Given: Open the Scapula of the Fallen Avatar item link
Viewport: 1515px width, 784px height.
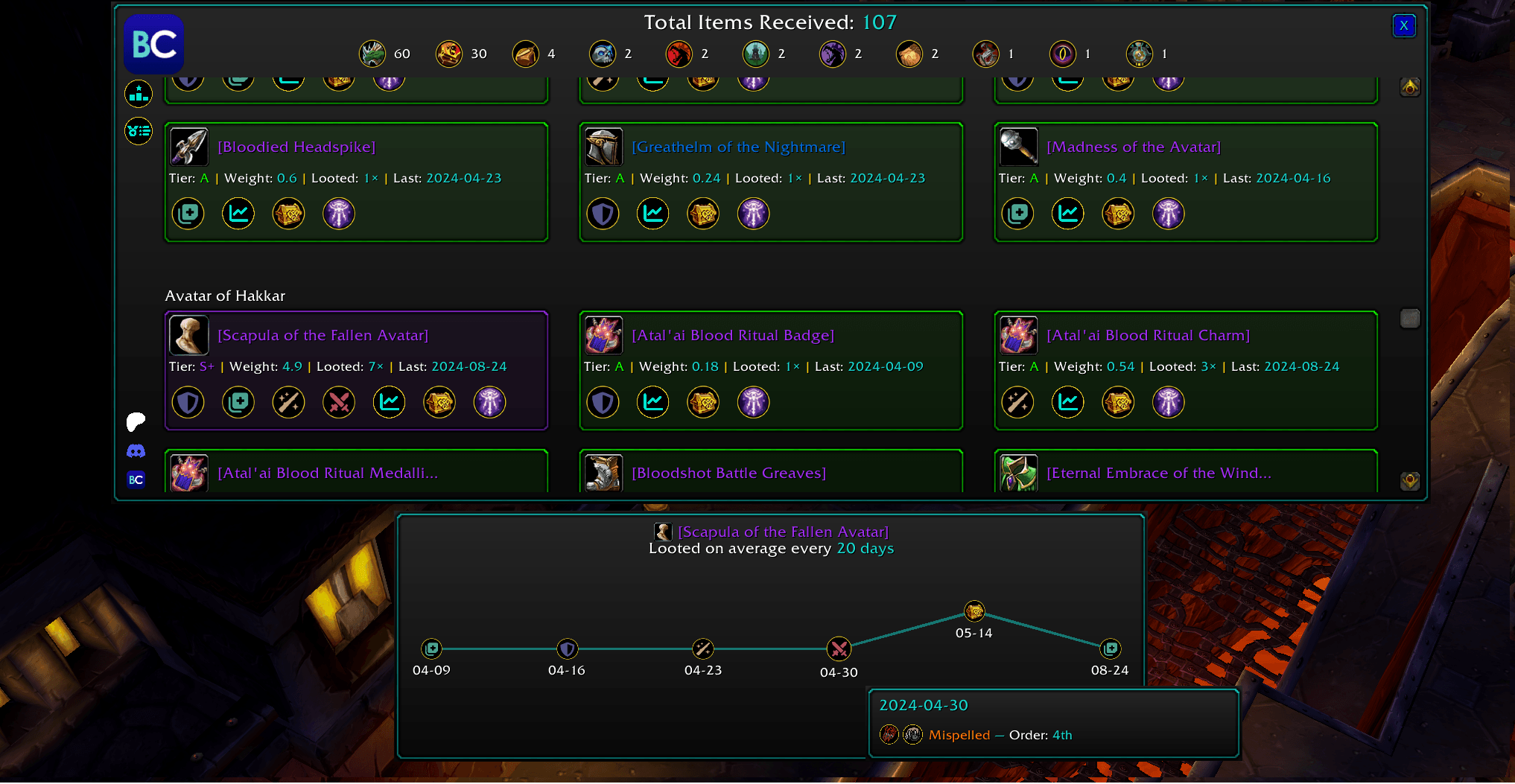Looking at the screenshot, I should [323, 335].
